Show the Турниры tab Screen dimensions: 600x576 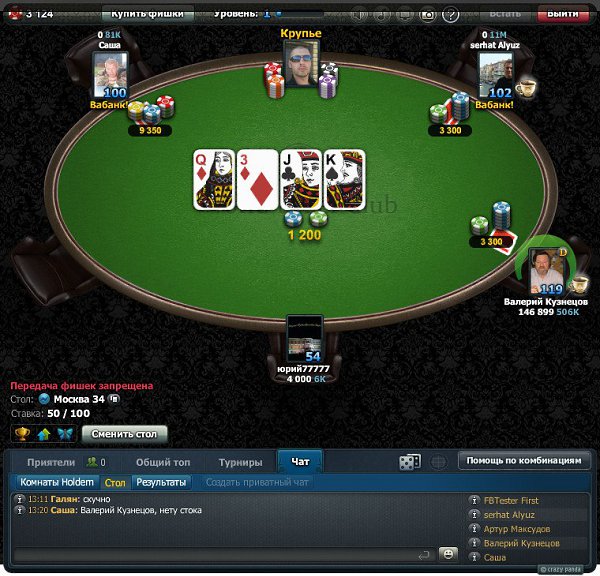tap(240, 462)
